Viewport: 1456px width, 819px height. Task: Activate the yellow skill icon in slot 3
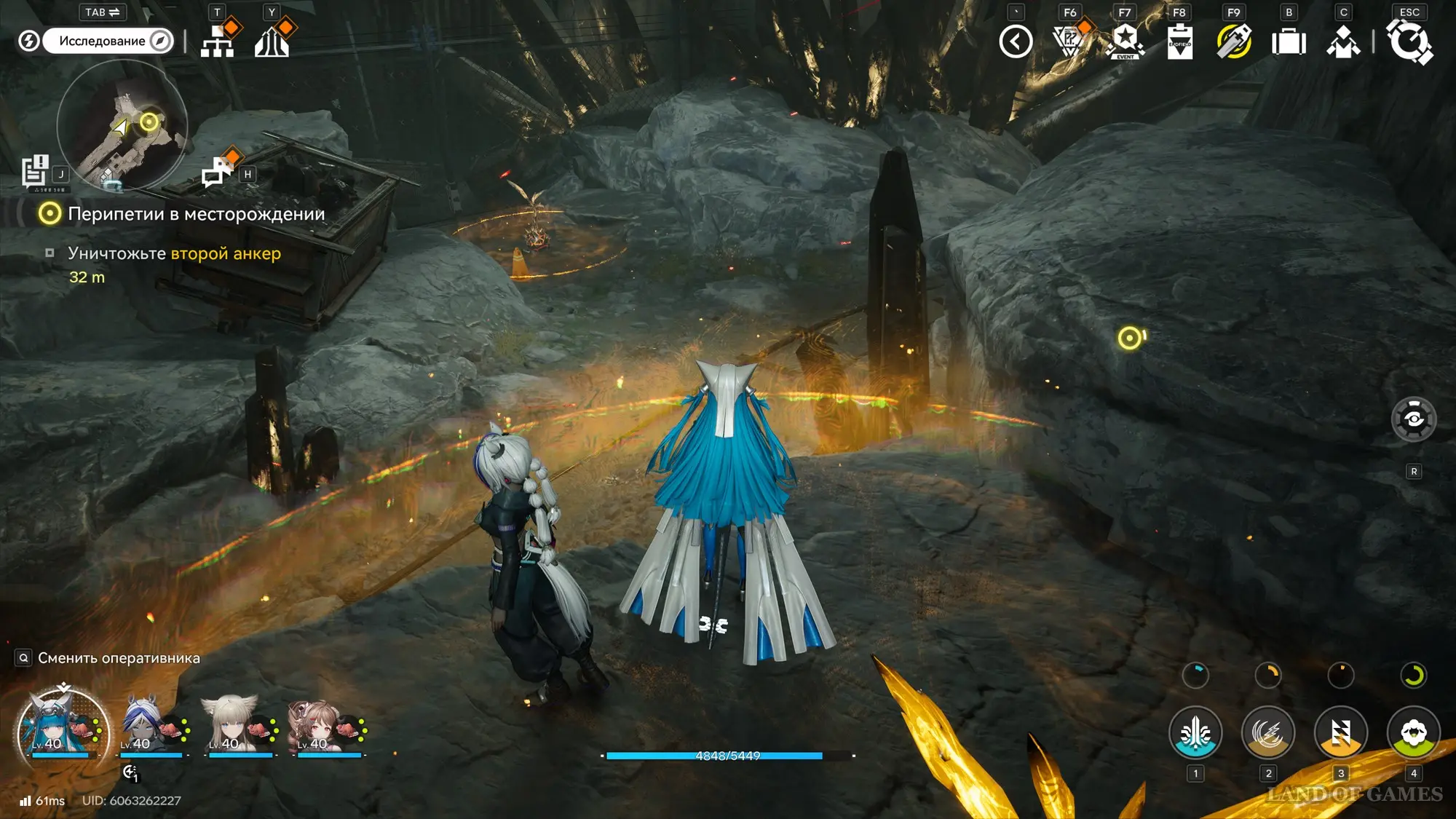point(1340,732)
